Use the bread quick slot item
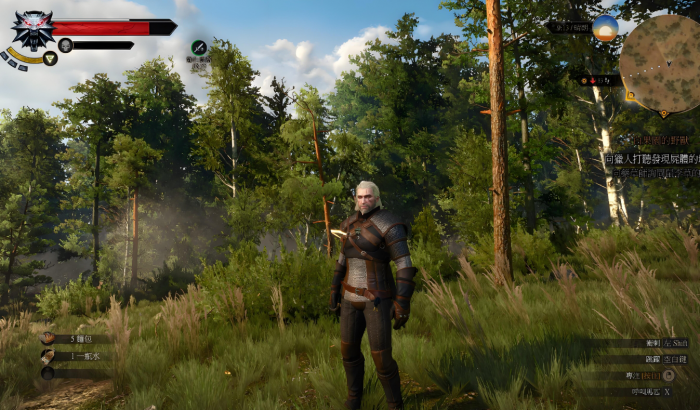Screen dimensions: 700x410 [x=49, y=339]
